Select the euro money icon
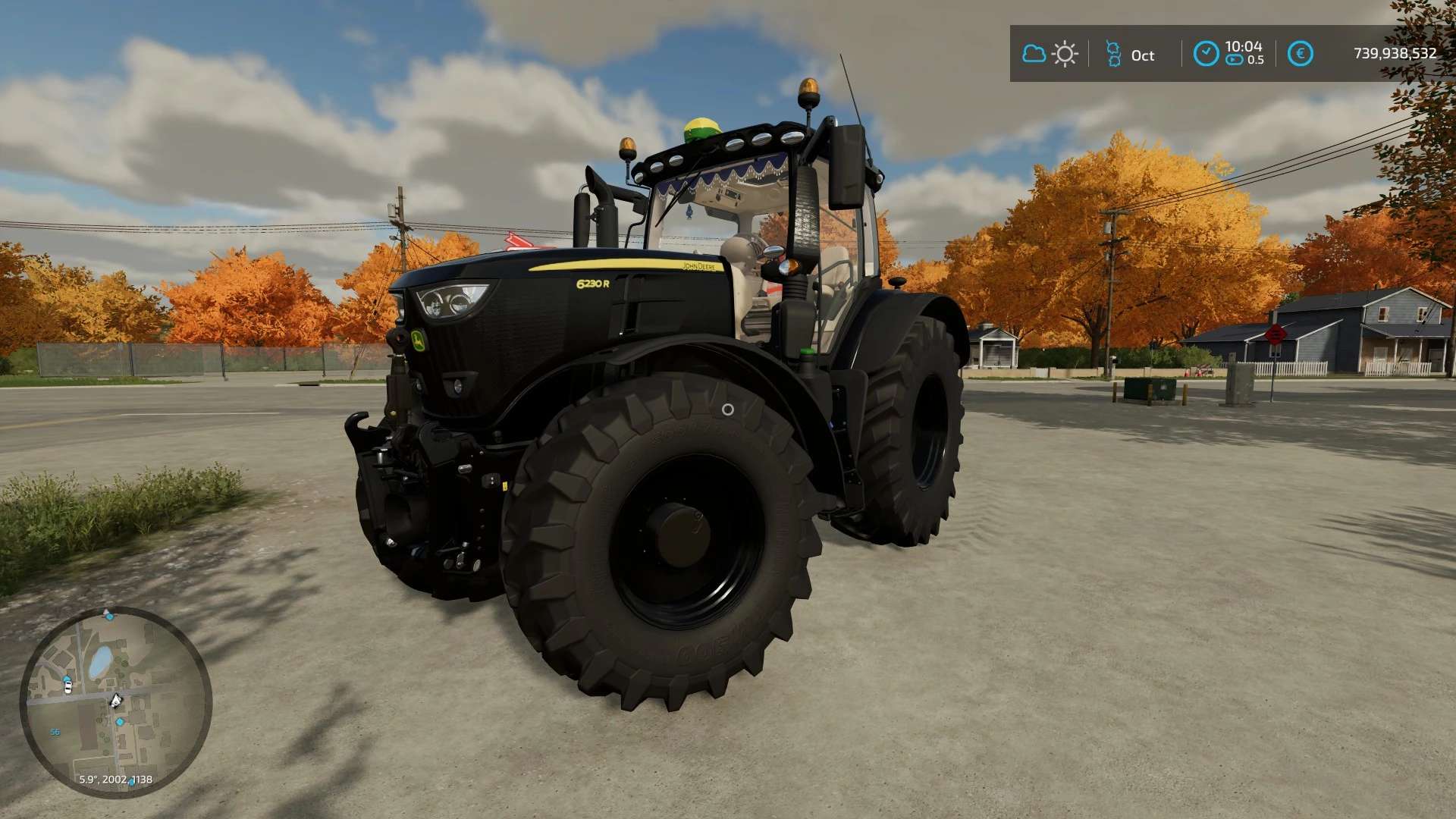Screen dimensions: 1456x819 pyautogui.click(x=1301, y=54)
